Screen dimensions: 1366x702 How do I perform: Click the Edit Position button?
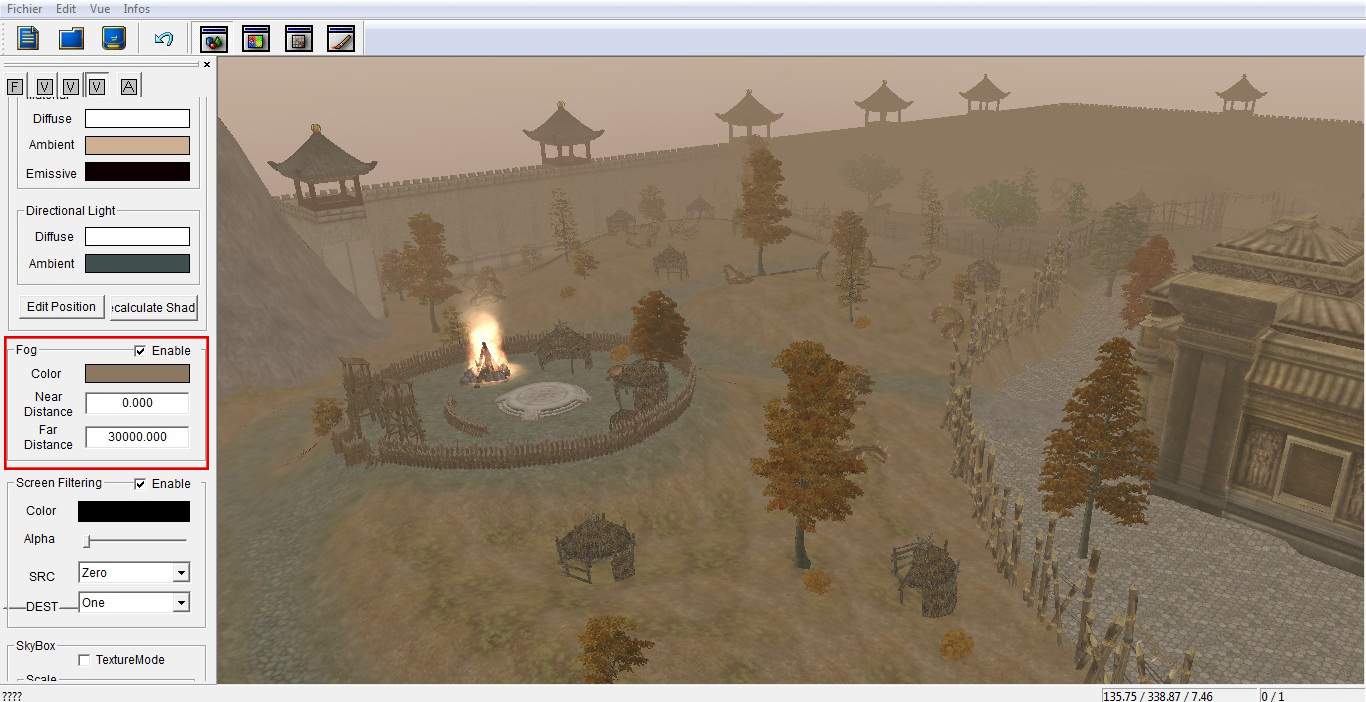coord(61,307)
